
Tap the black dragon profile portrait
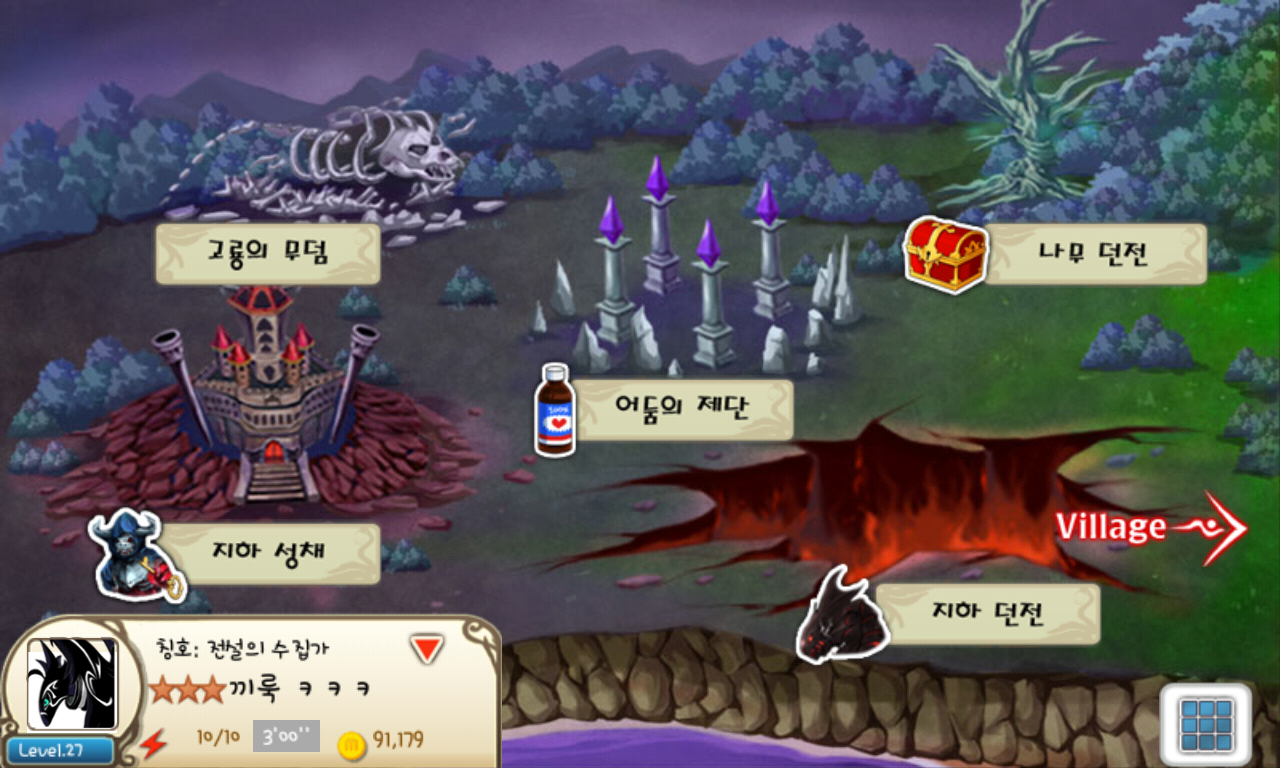tap(72, 684)
